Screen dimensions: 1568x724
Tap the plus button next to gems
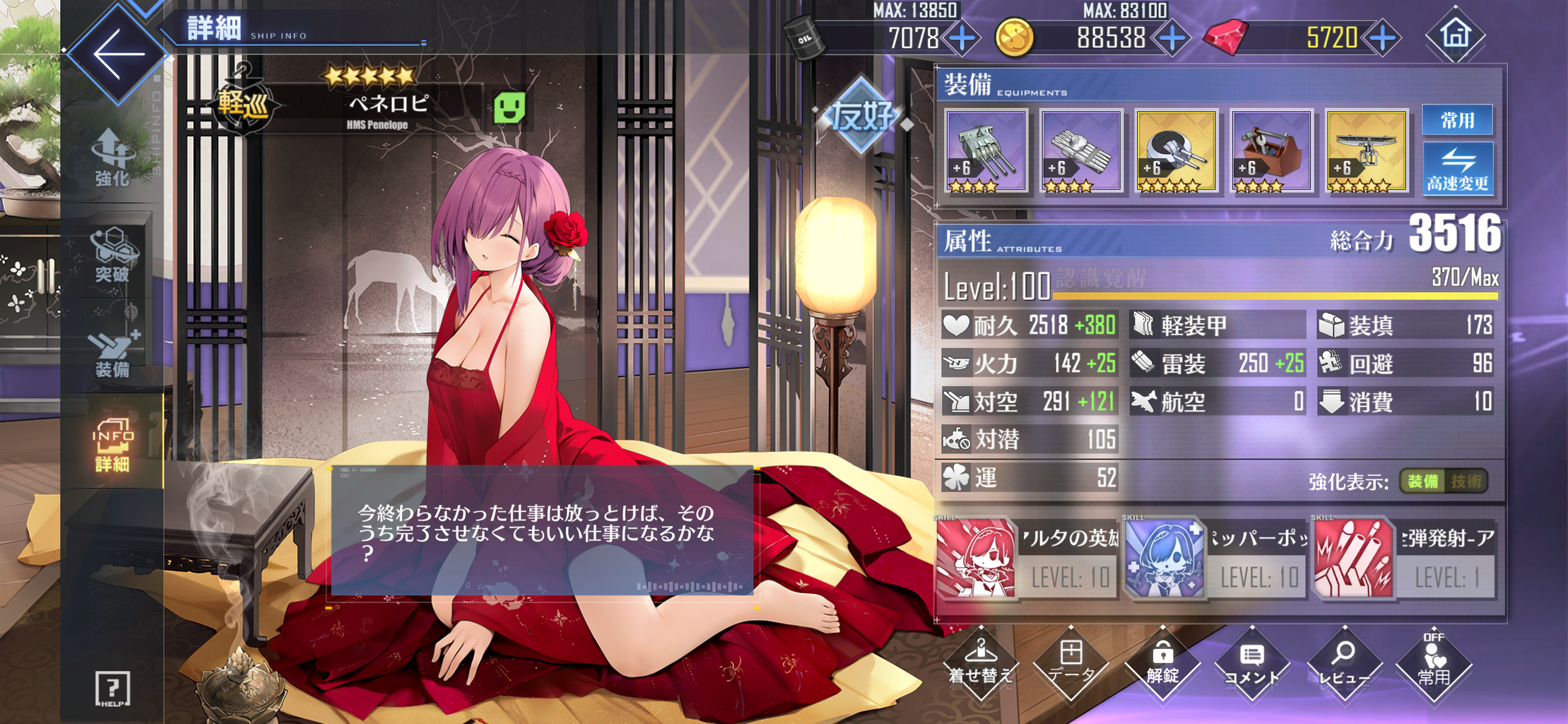pos(1382,39)
